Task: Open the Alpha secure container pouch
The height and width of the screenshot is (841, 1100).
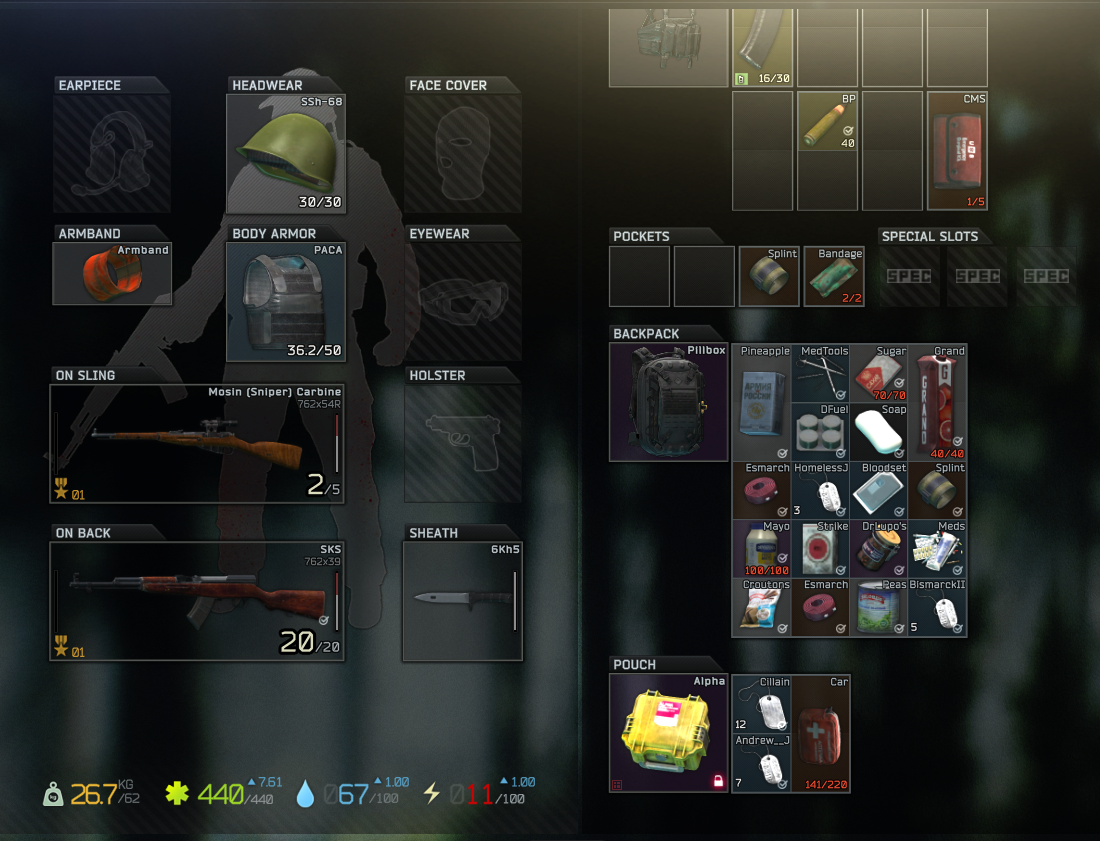Action: click(669, 733)
